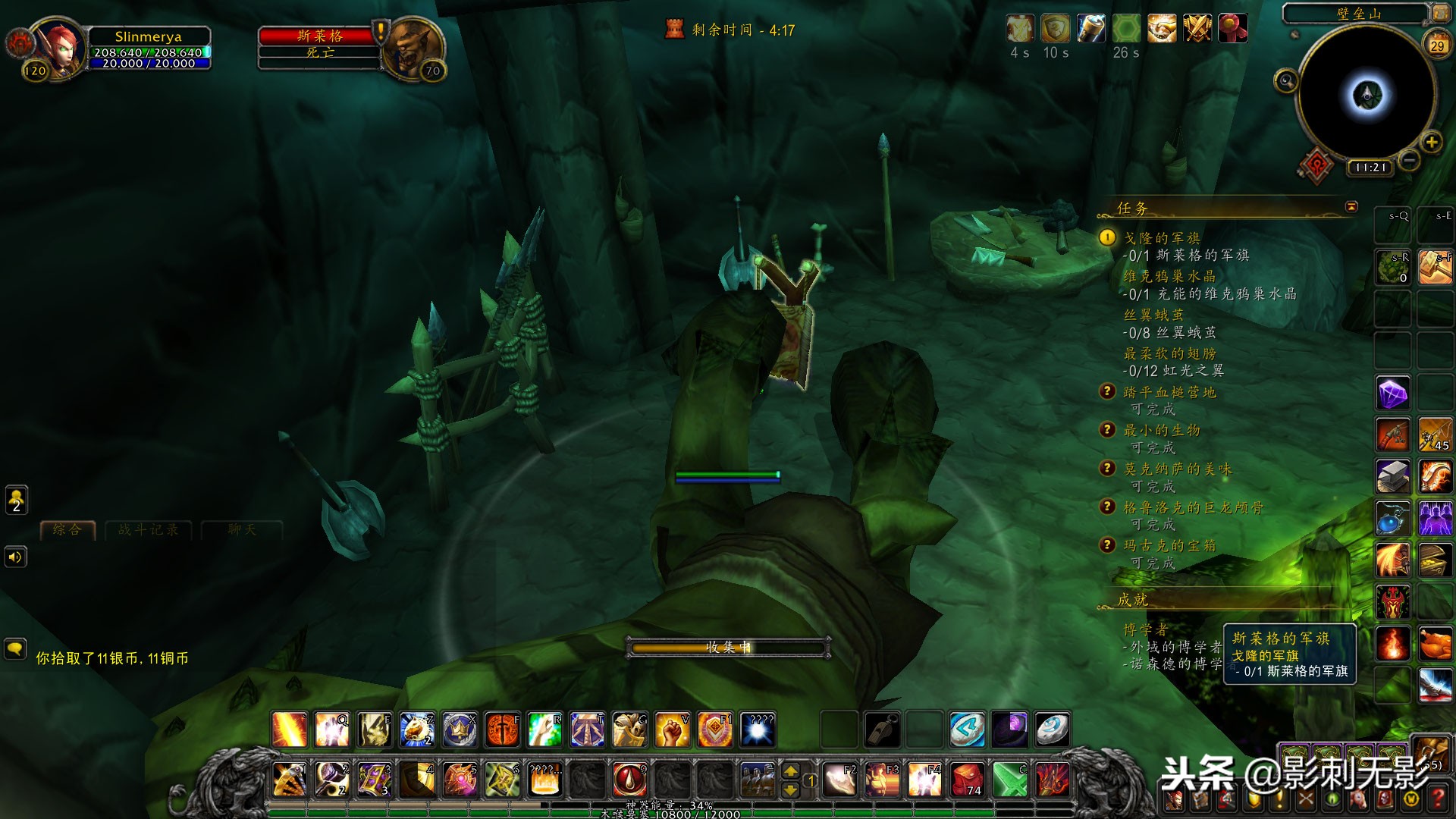Select the dead target's portrait frame
Screen dimensions: 1456x819
[413, 47]
